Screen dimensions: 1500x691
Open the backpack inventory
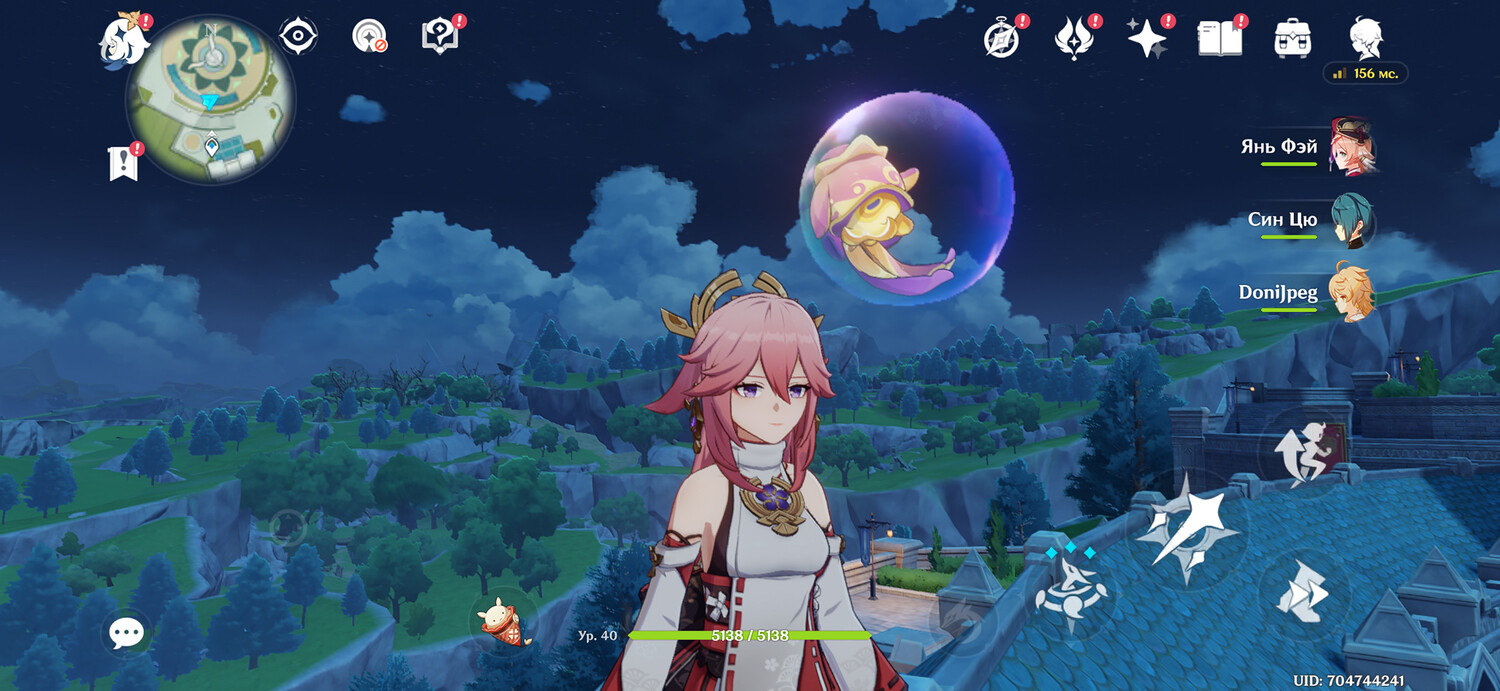pos(1292,38)
